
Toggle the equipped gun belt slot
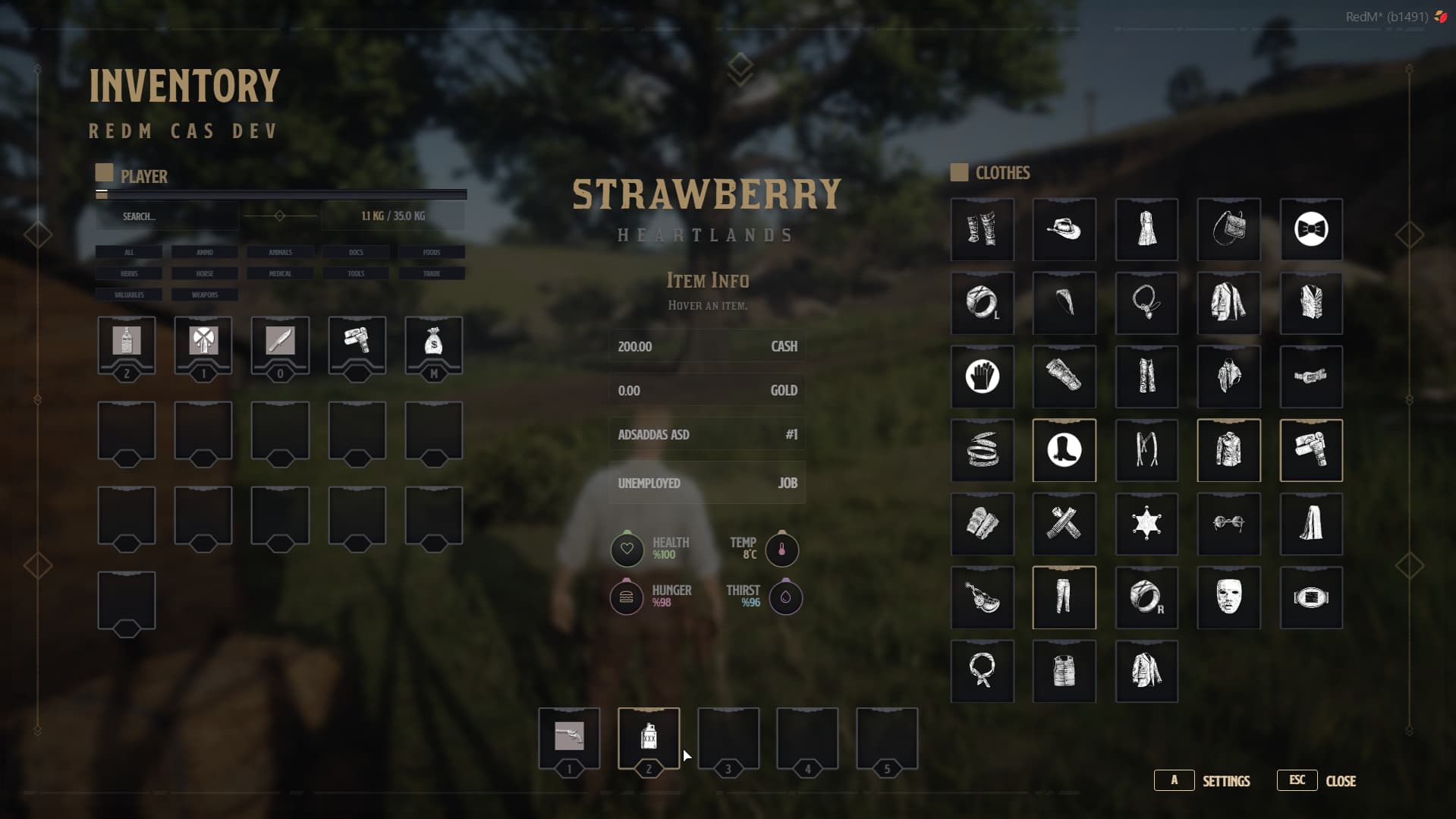1311,450
